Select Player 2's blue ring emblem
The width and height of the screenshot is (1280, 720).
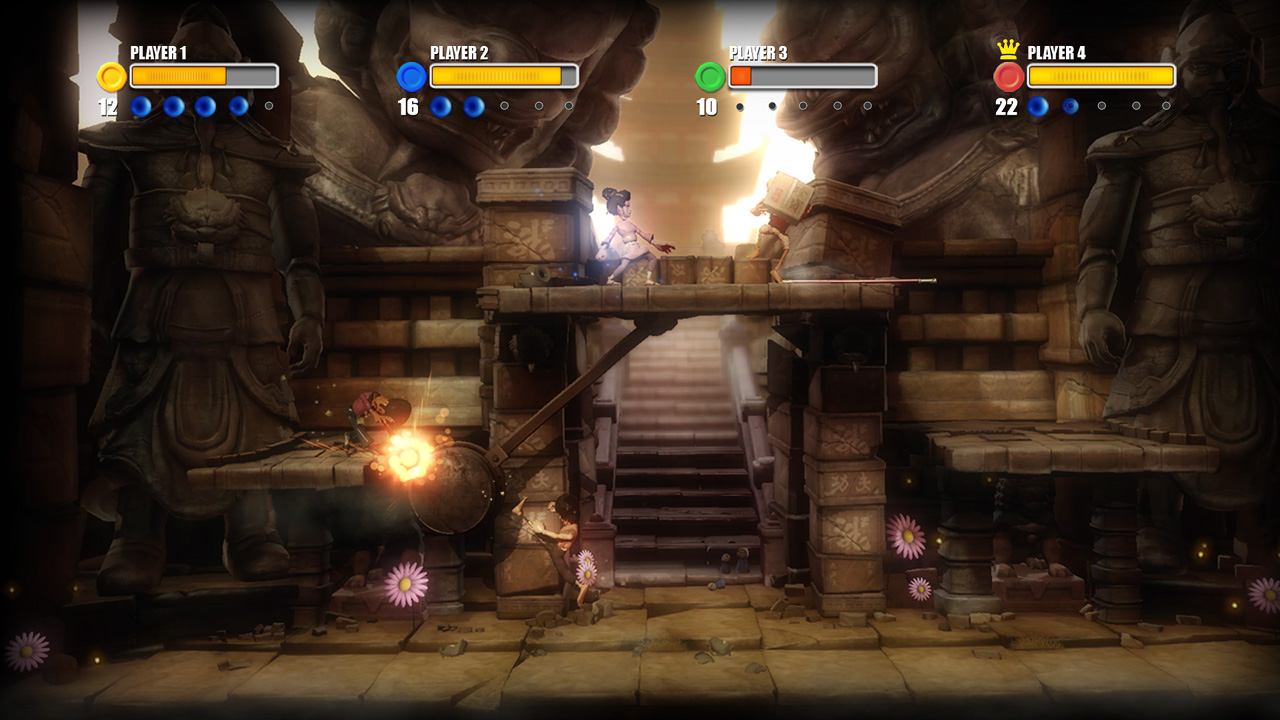pos(411,77)
